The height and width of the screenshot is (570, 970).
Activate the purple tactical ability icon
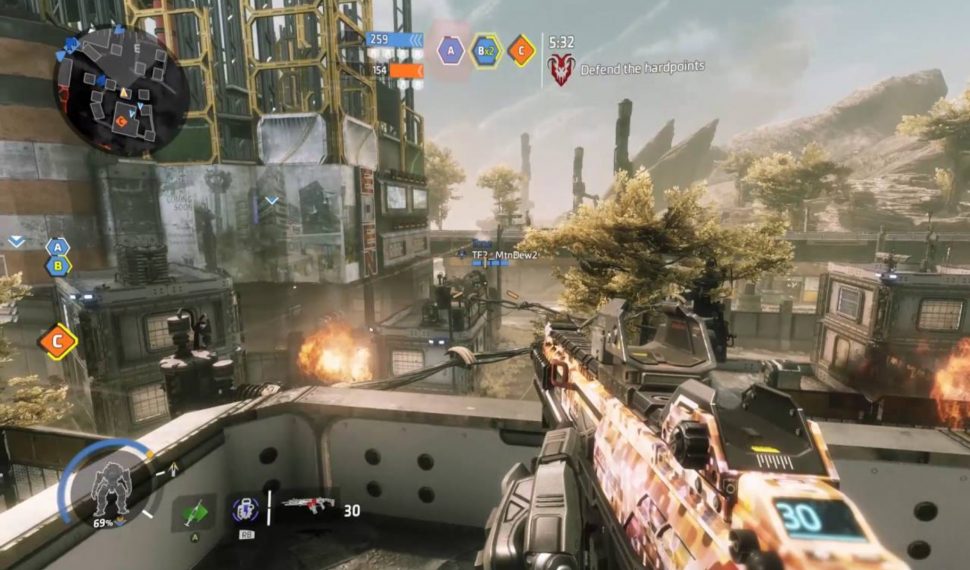(x=246, y=510)
